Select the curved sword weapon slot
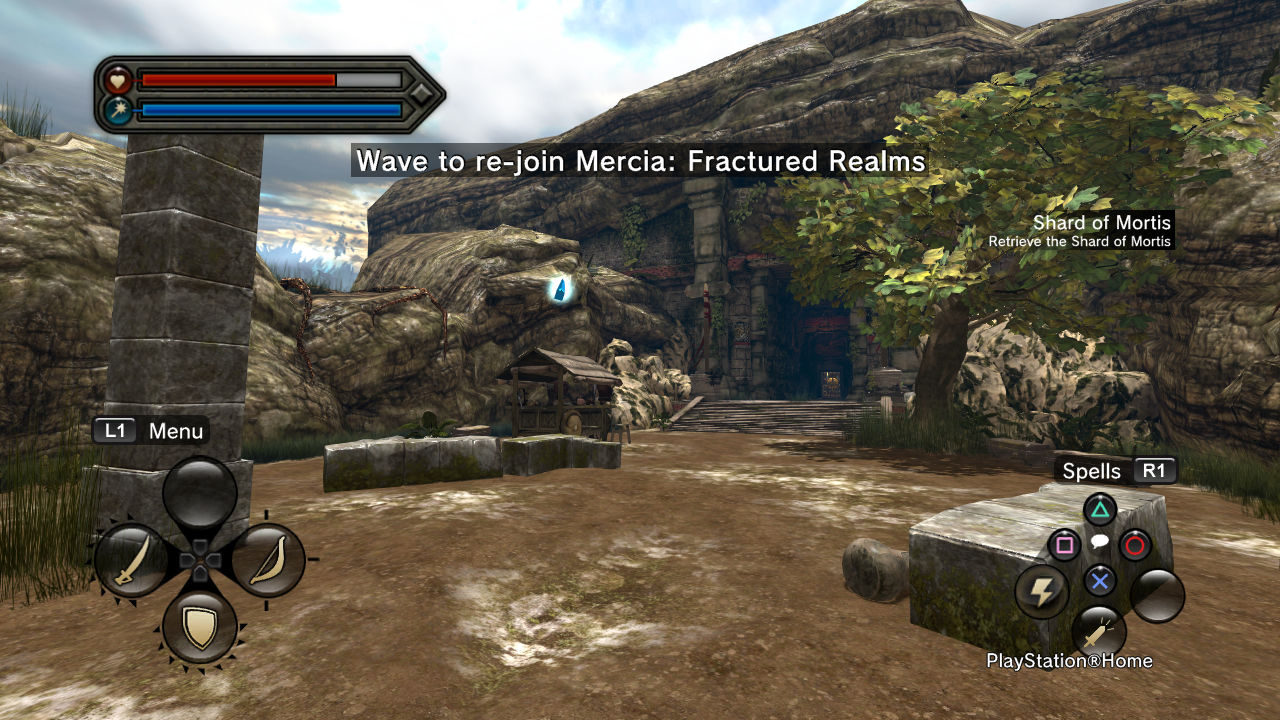 coord(132,560)
